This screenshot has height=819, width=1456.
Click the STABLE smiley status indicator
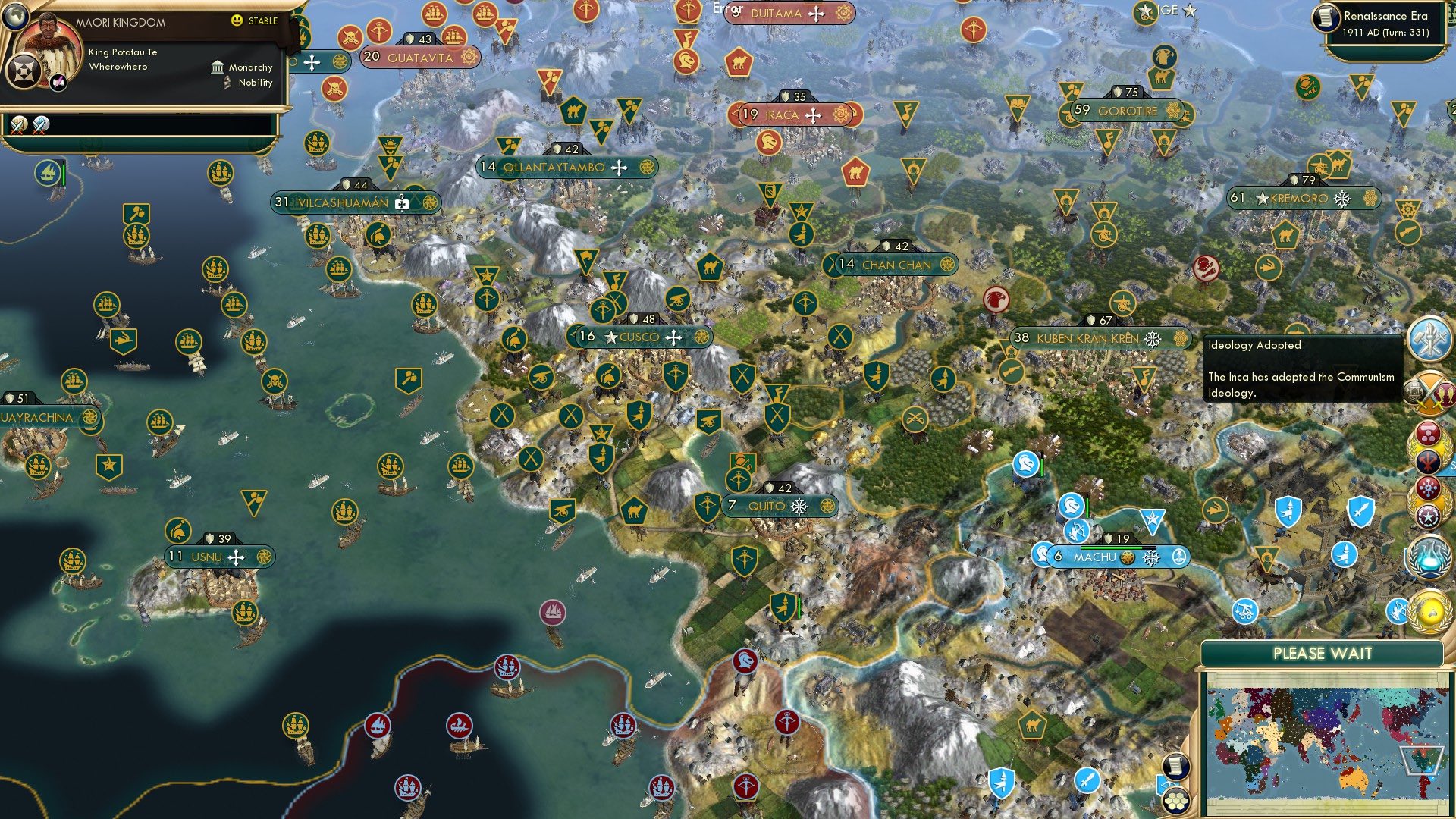click(x=237, y=21)
